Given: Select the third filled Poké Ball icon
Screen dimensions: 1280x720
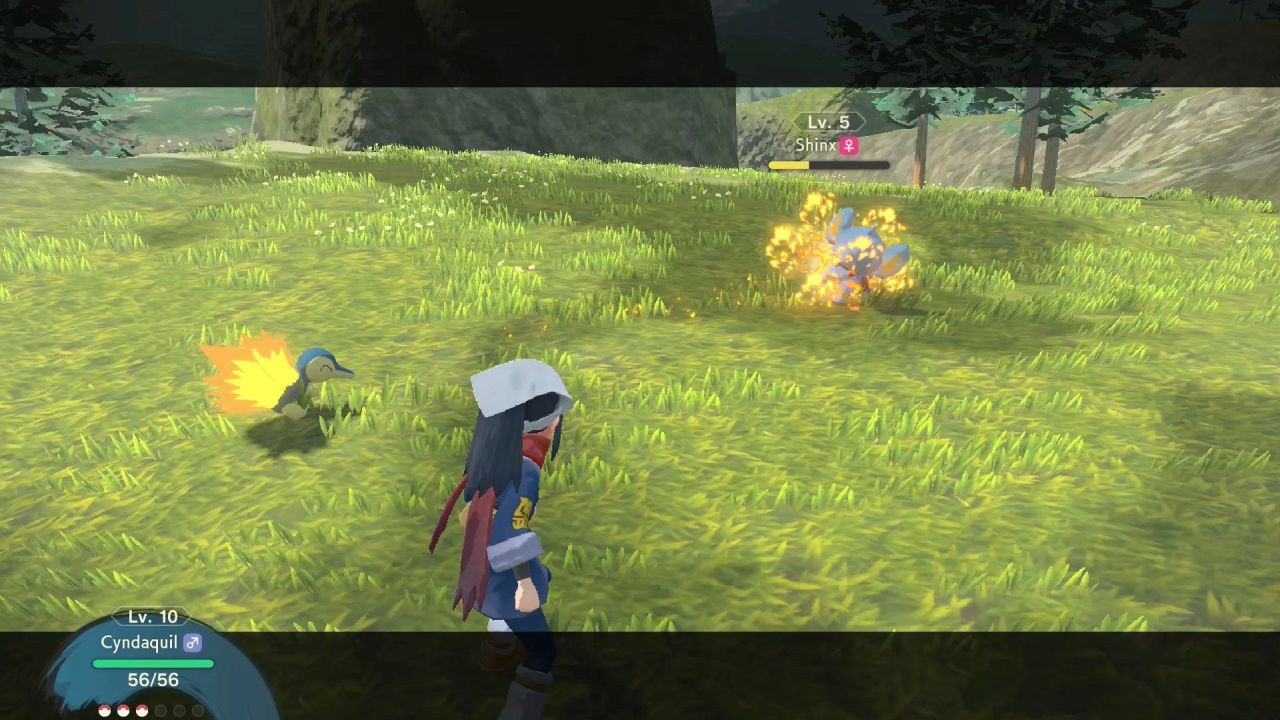Looking at the screenshot, I should tap(141, 710).
